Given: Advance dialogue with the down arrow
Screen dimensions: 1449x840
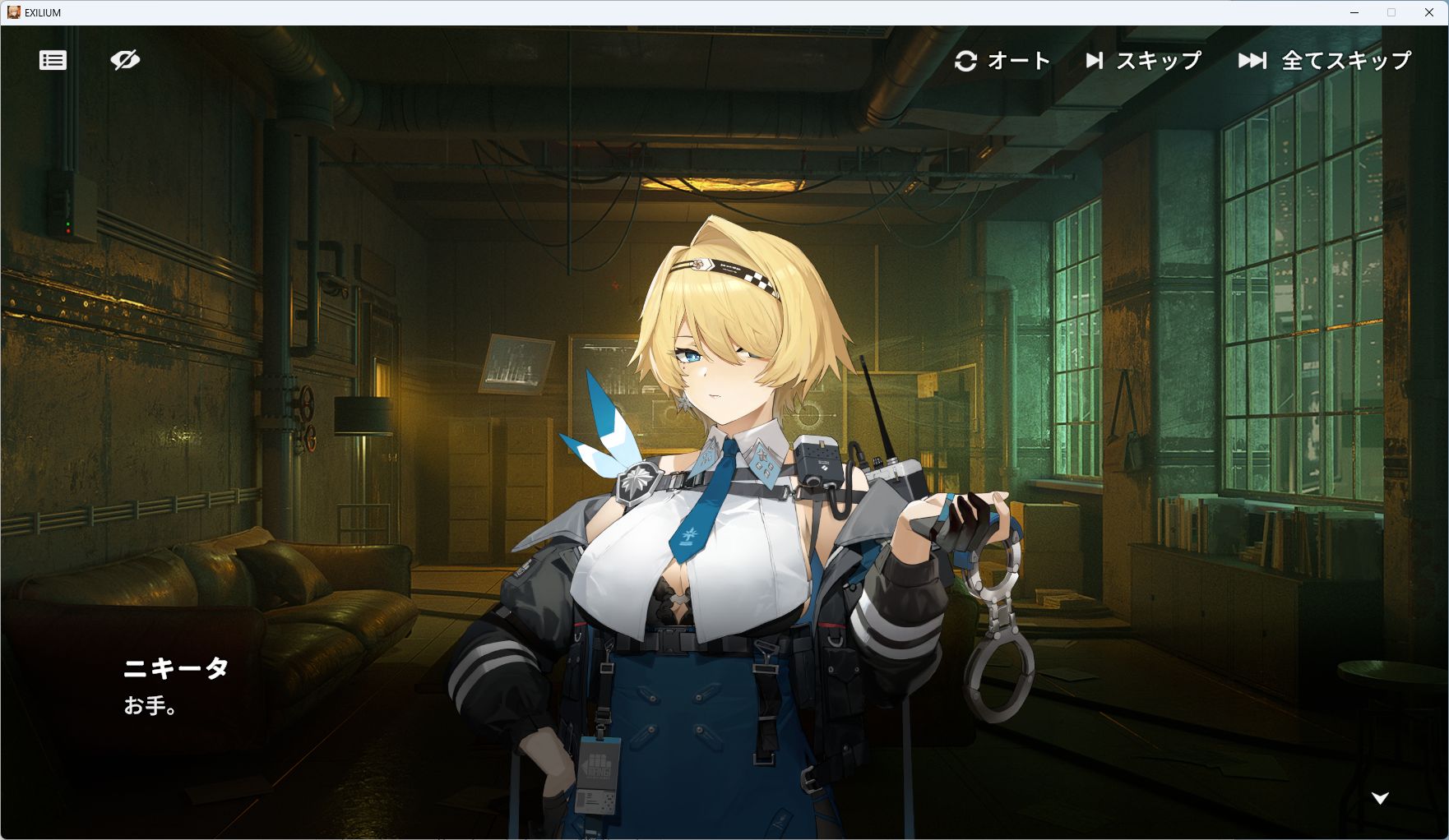Looking at the screenshot, I should (1380, 798).
